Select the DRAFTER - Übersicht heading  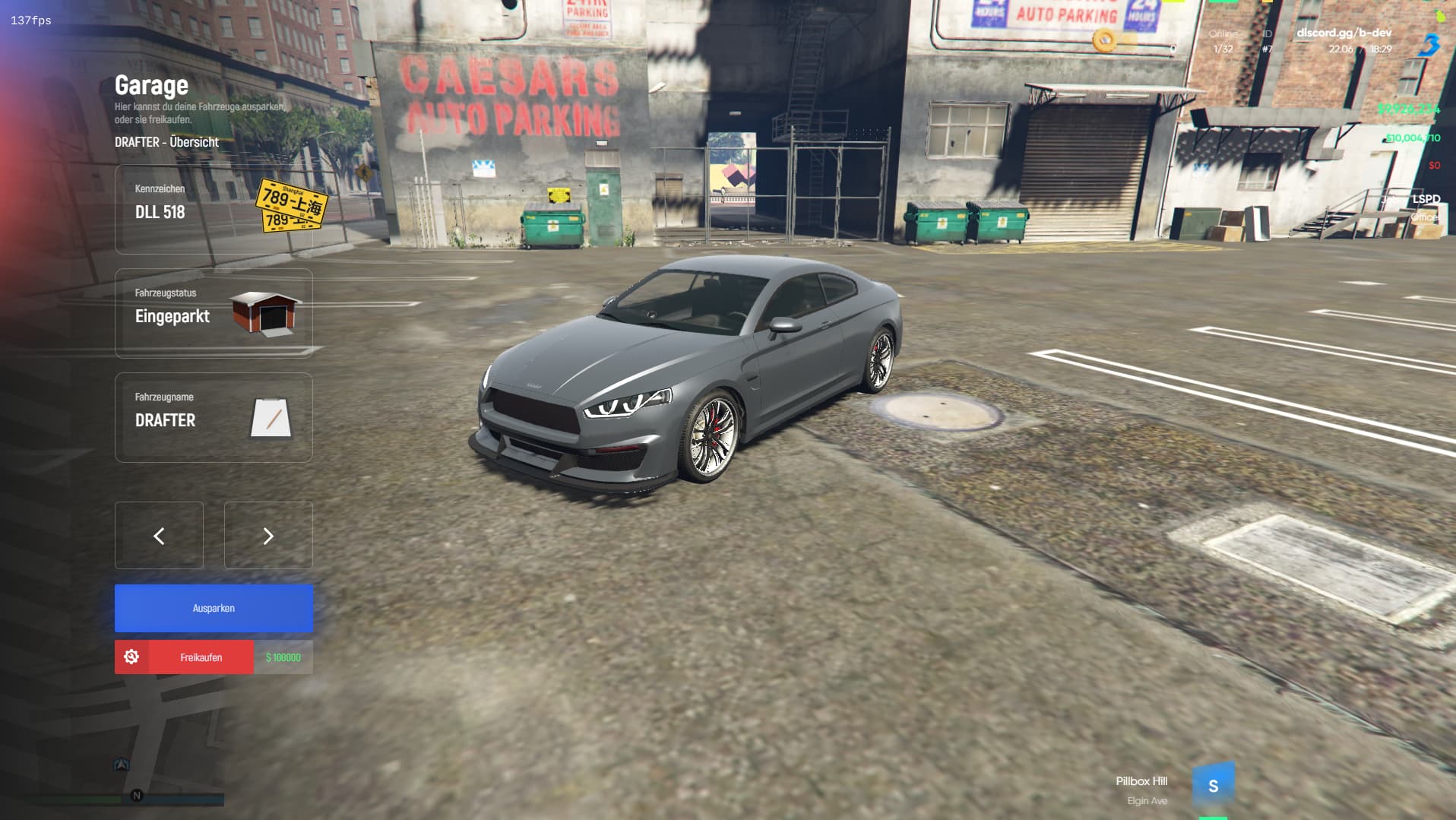(x=166, y=142)
